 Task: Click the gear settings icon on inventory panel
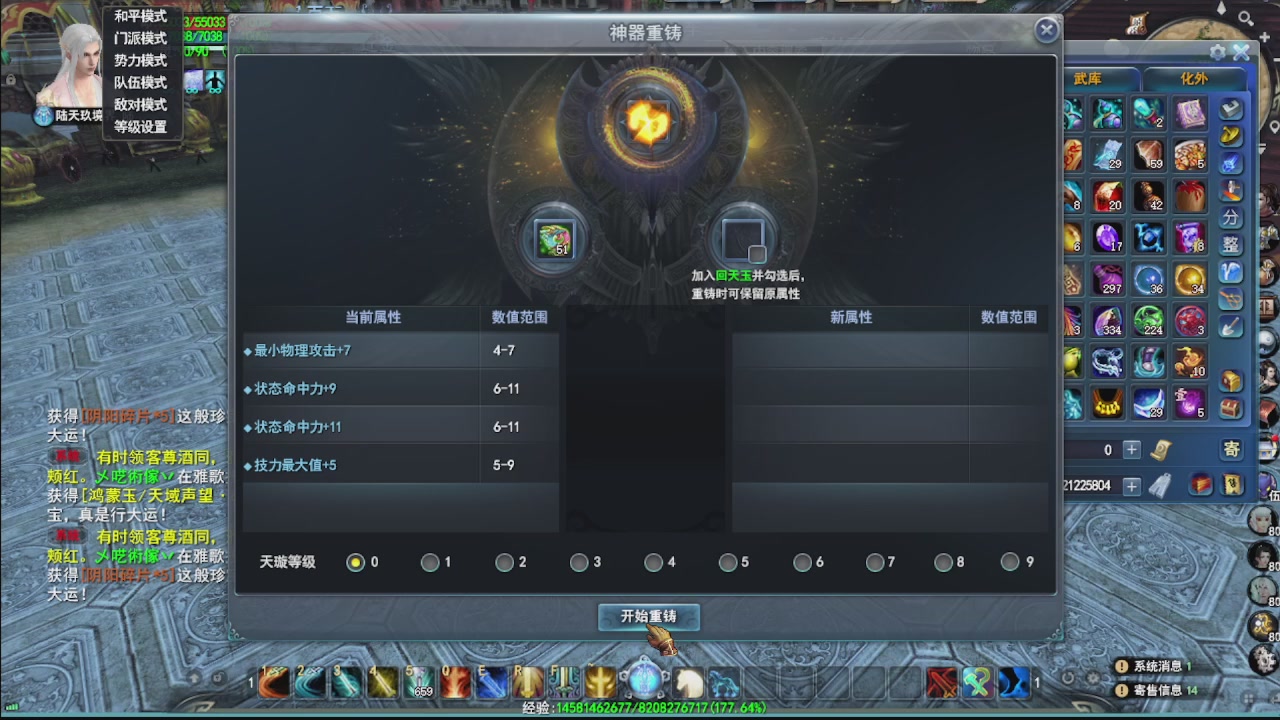(x=1216, y=53)
